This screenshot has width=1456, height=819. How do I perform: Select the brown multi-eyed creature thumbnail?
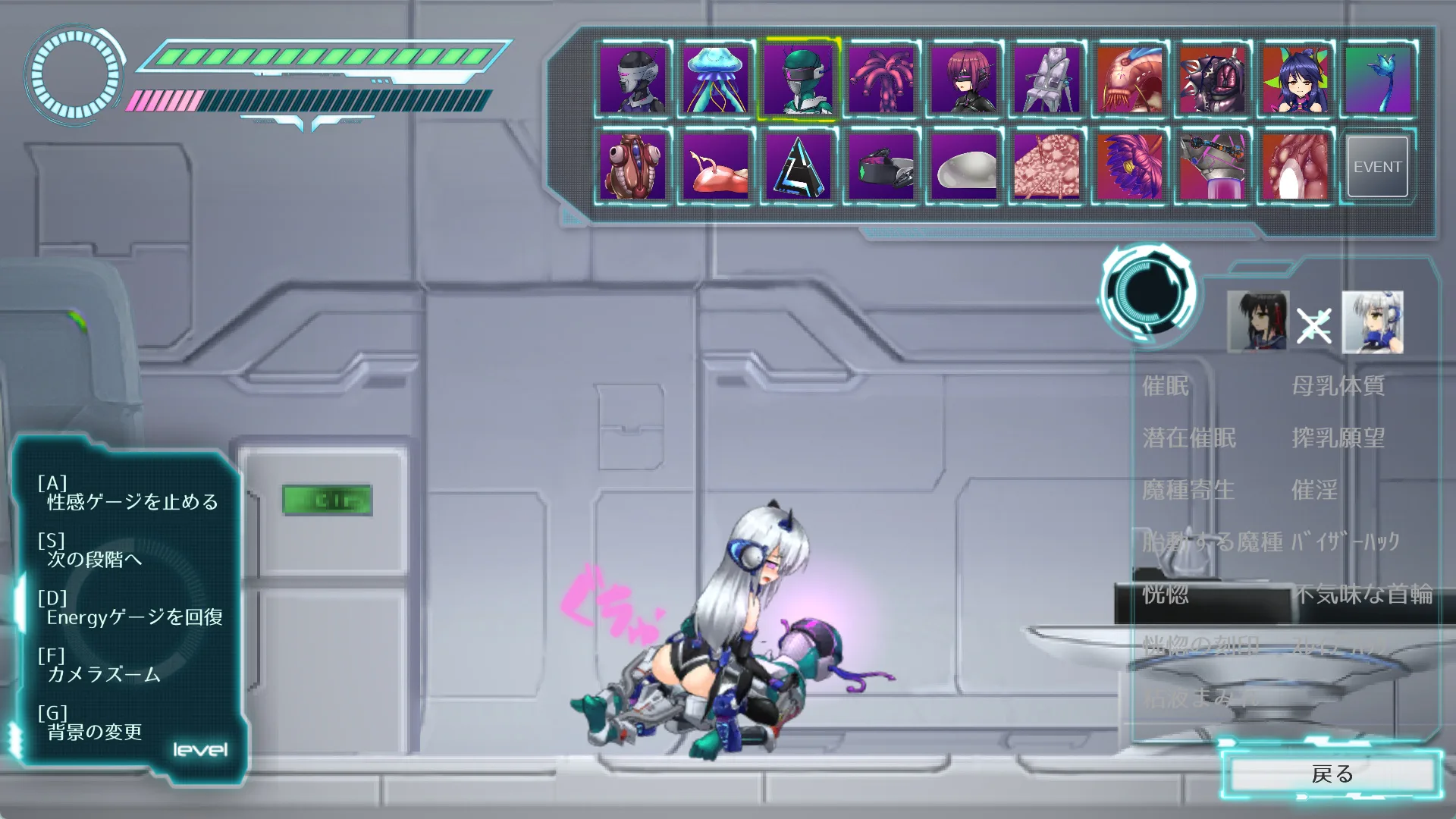632,167
